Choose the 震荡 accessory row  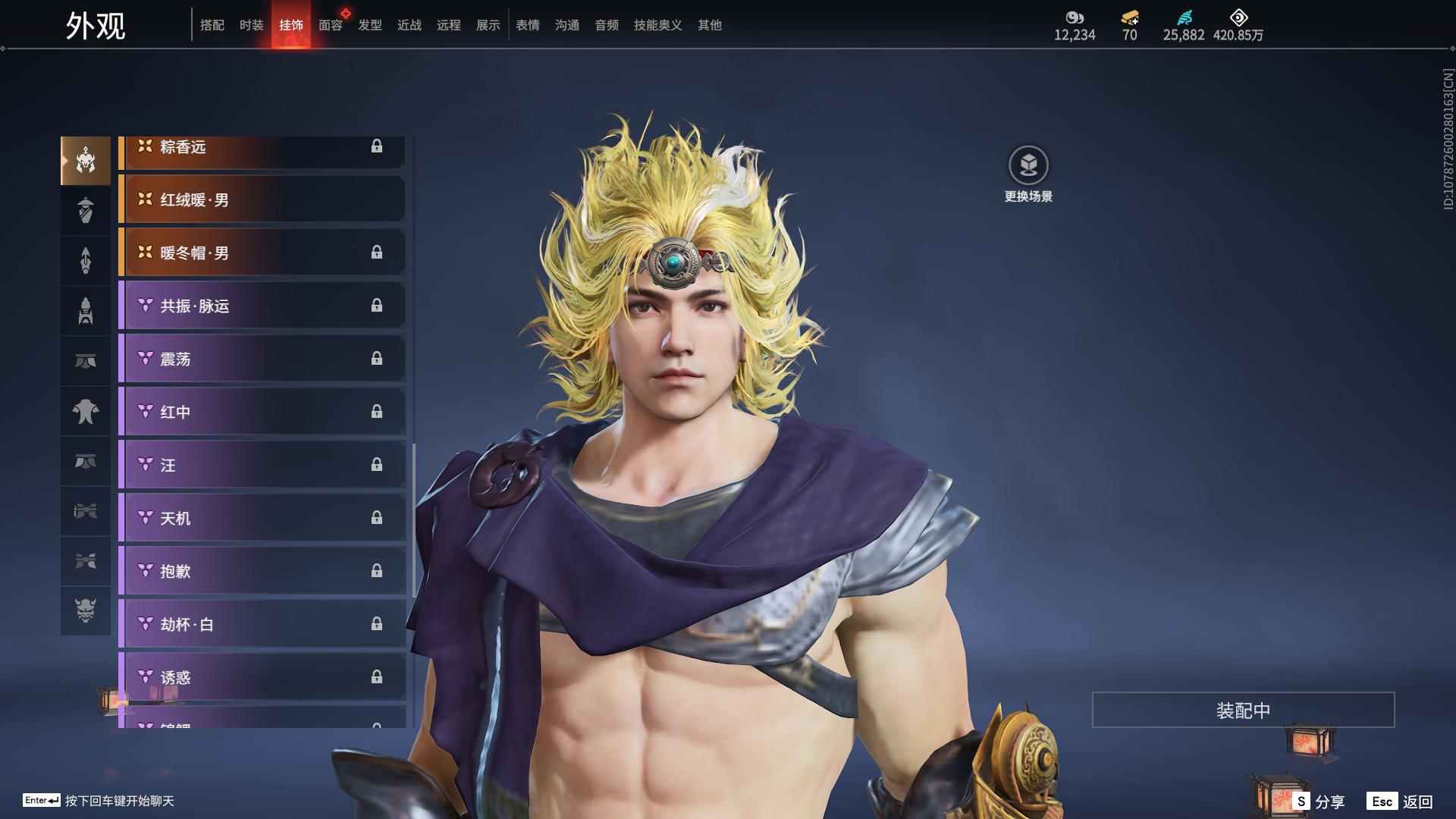pos(262,359)
